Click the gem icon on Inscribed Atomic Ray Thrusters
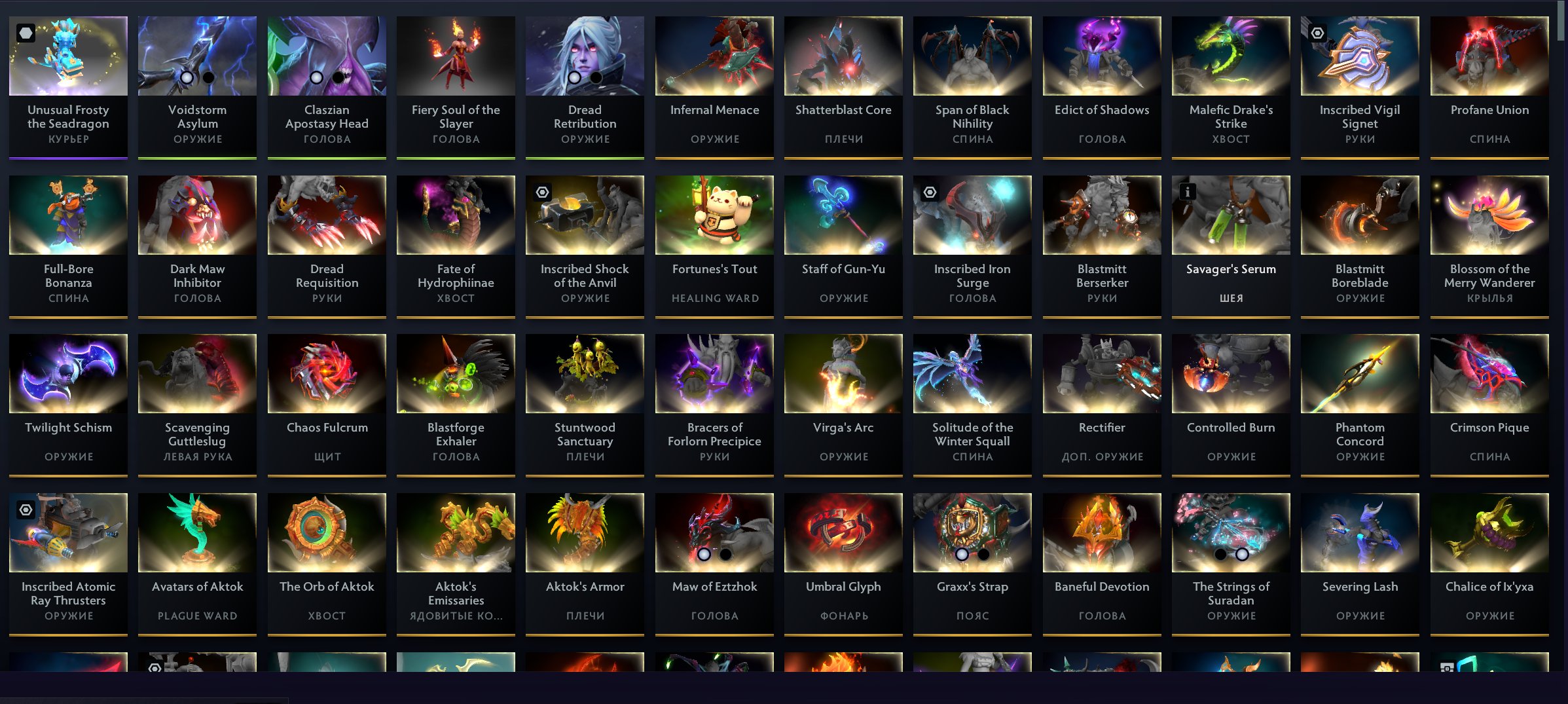 click(x=26, y=509)
